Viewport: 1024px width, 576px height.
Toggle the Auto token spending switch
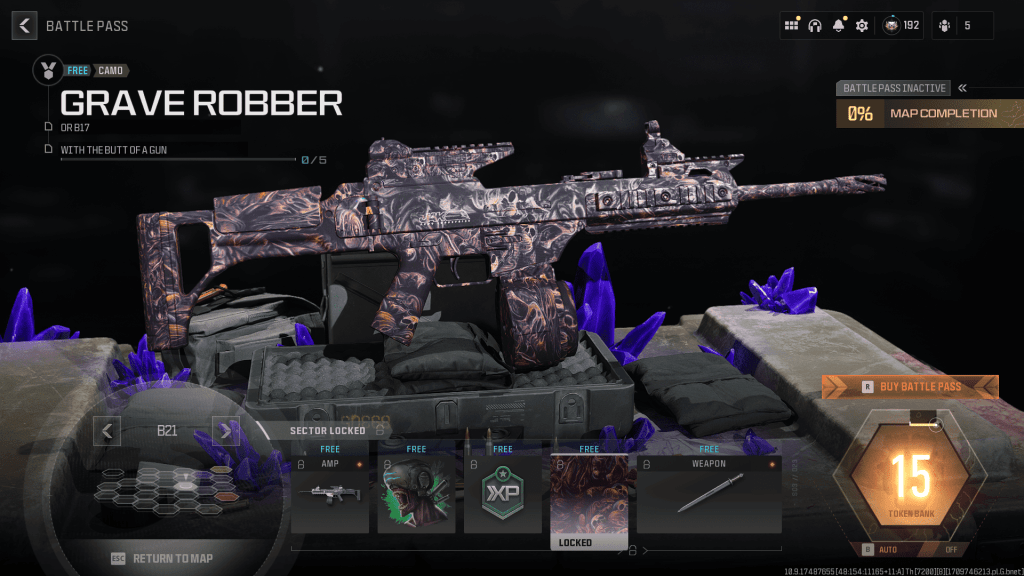pyautogui.click(x=910, y=549)
